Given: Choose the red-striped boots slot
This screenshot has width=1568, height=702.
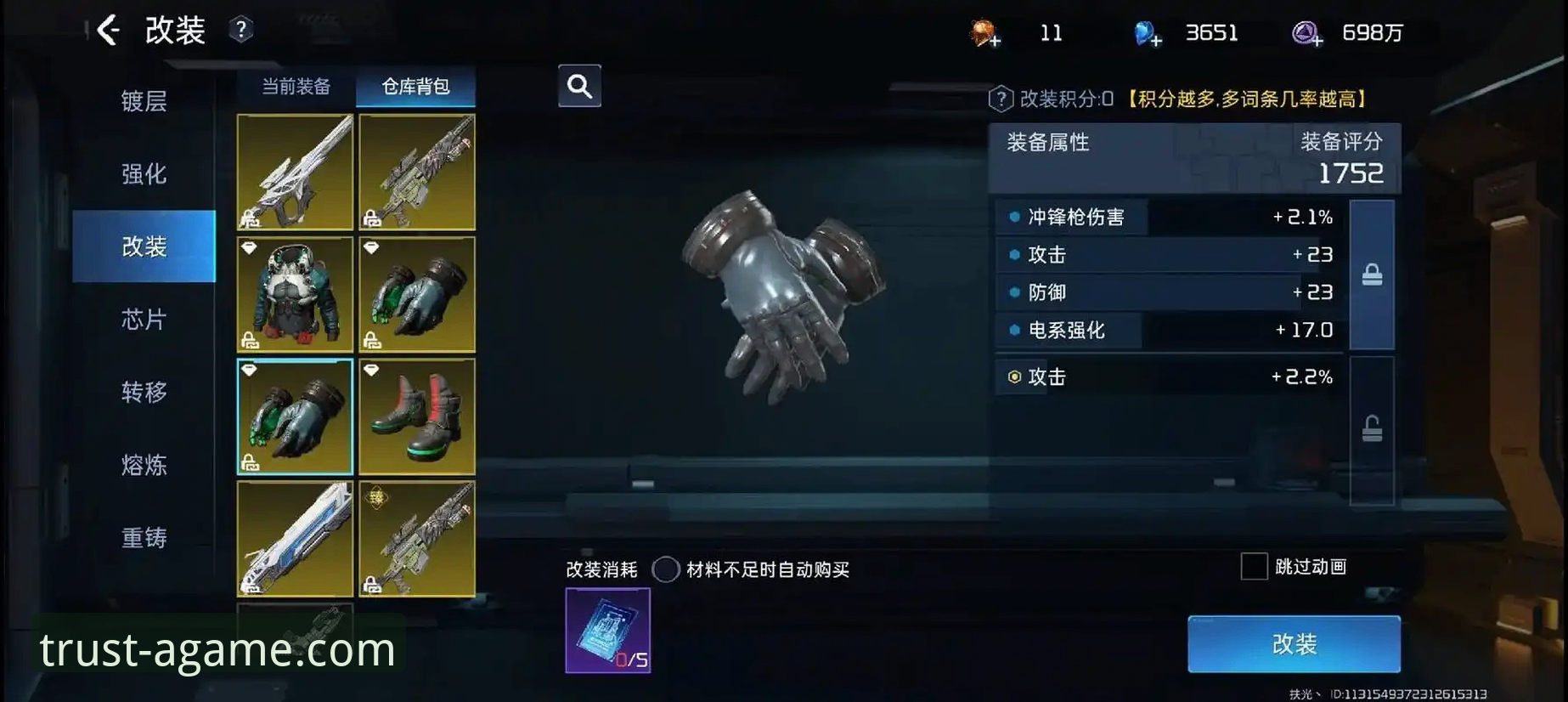Looking at the screenshot, I should point(417,416).
